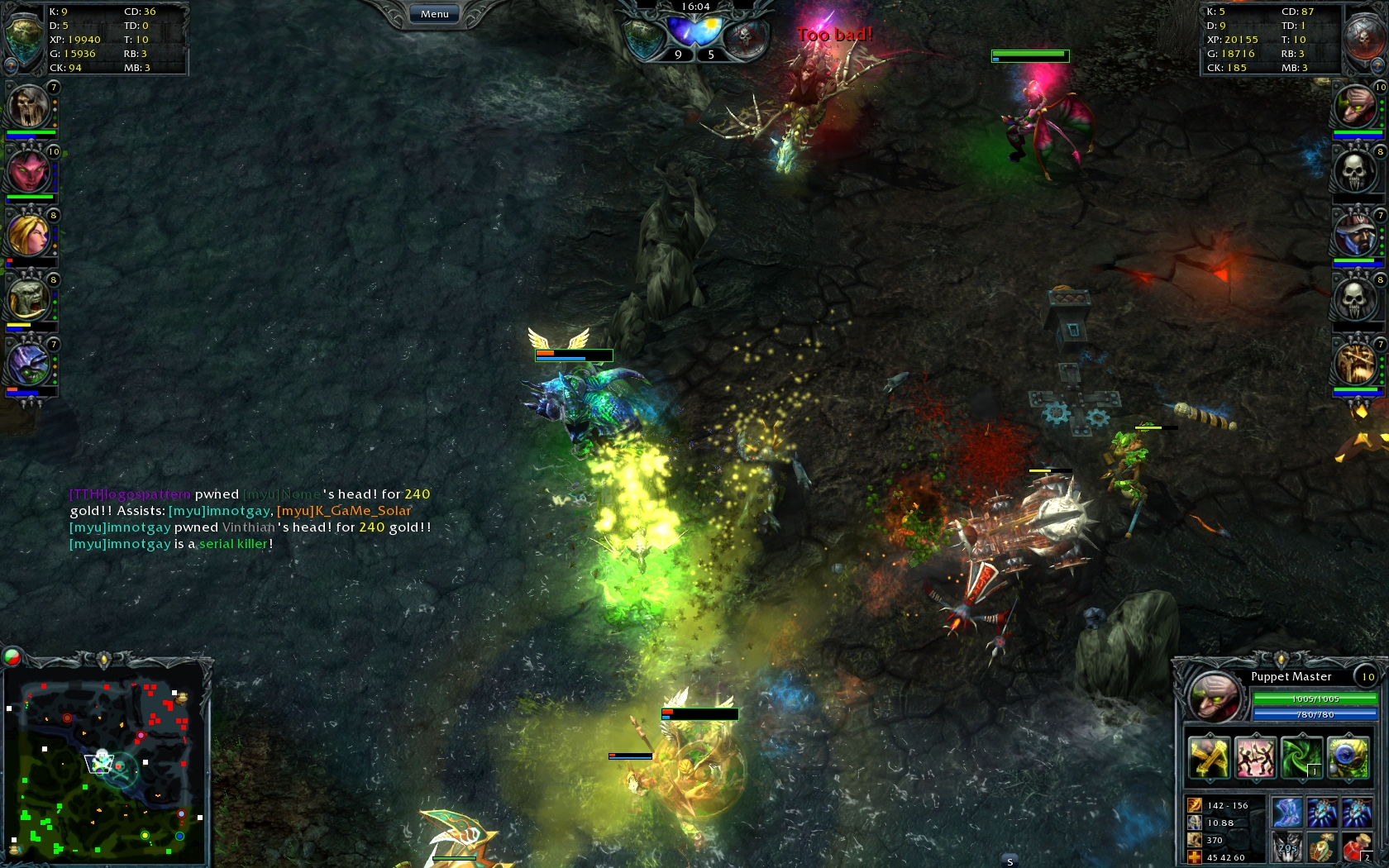Screen dimensions: 1389x868
Task: Activate the blue boots inventory item
Action: [1287, 811]
